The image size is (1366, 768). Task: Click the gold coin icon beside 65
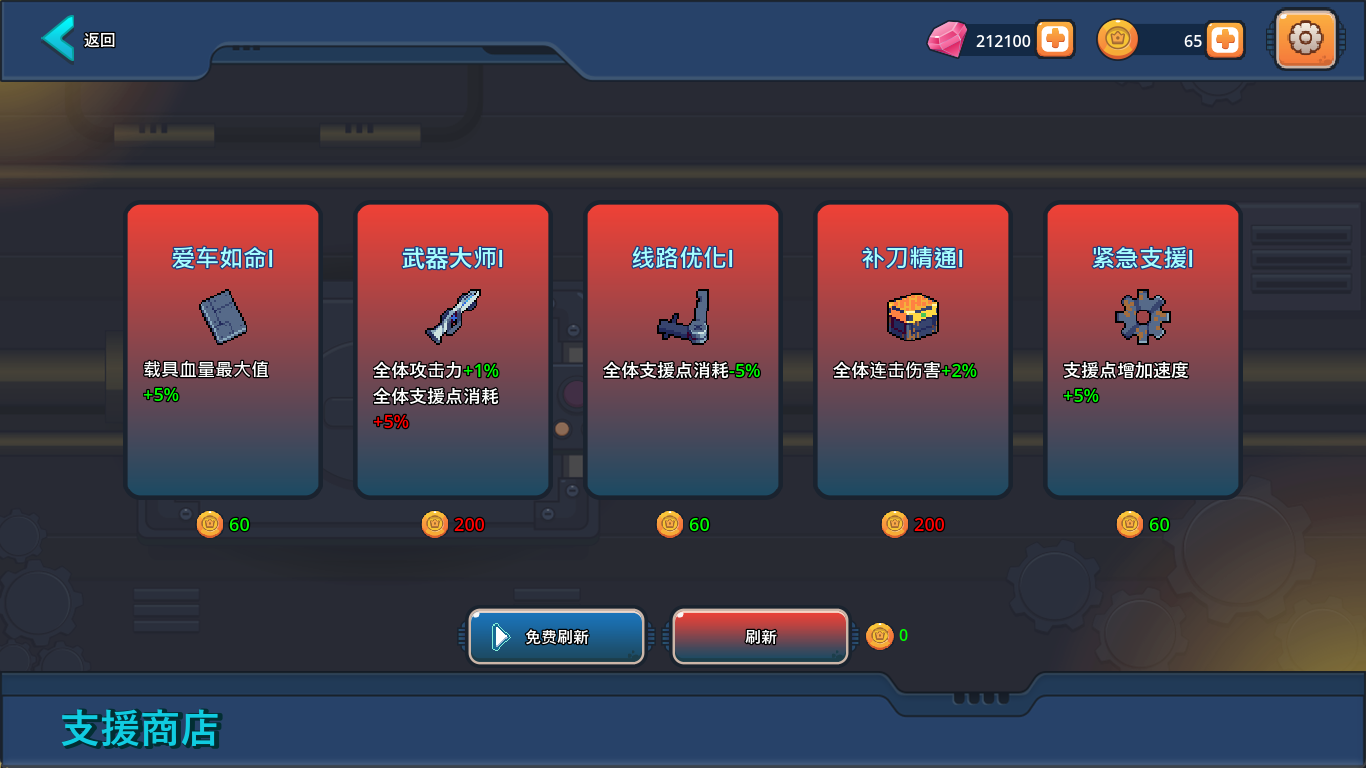click(1118, 39)
